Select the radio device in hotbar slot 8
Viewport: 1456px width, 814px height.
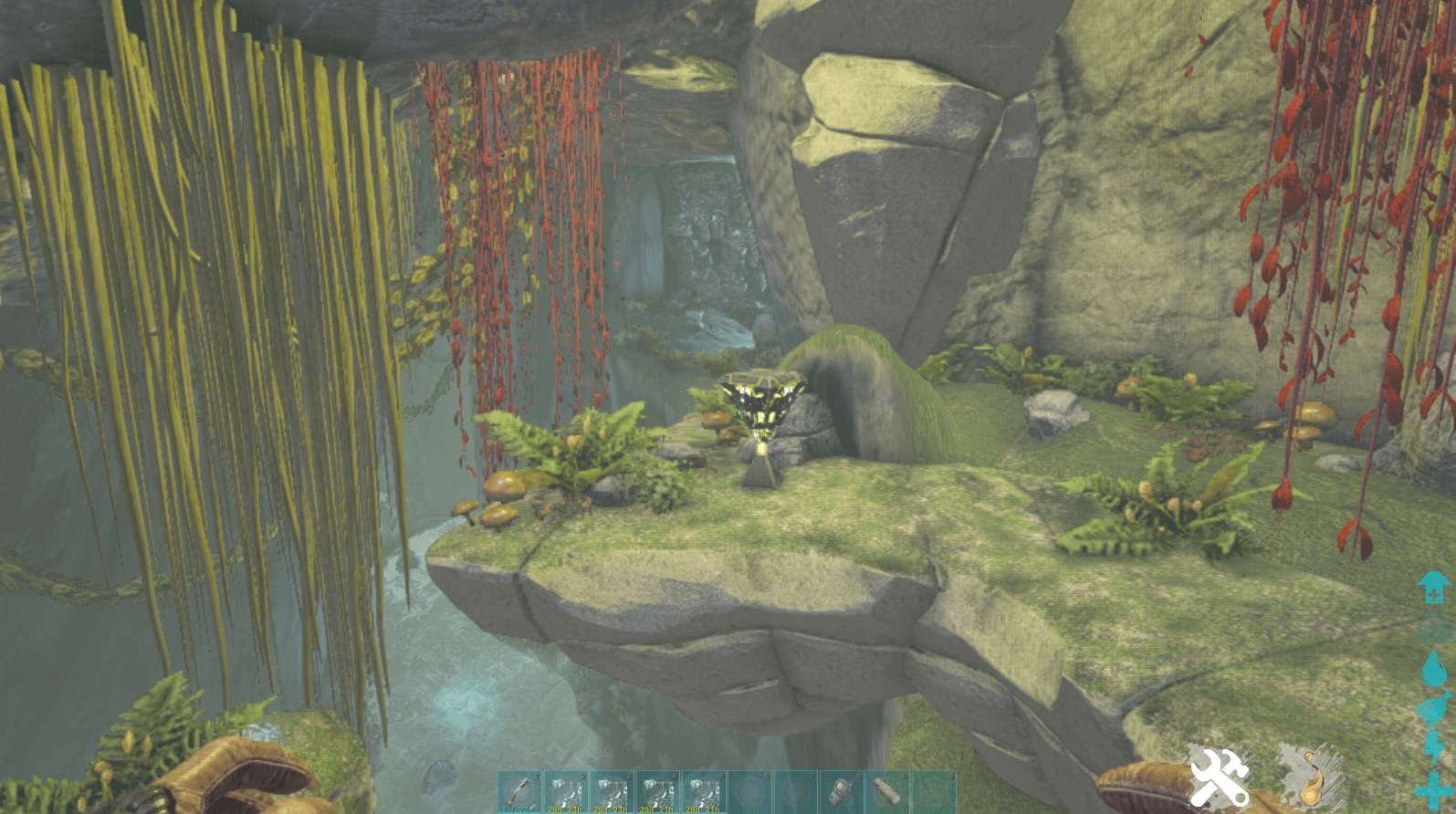[x=841, y=791]
